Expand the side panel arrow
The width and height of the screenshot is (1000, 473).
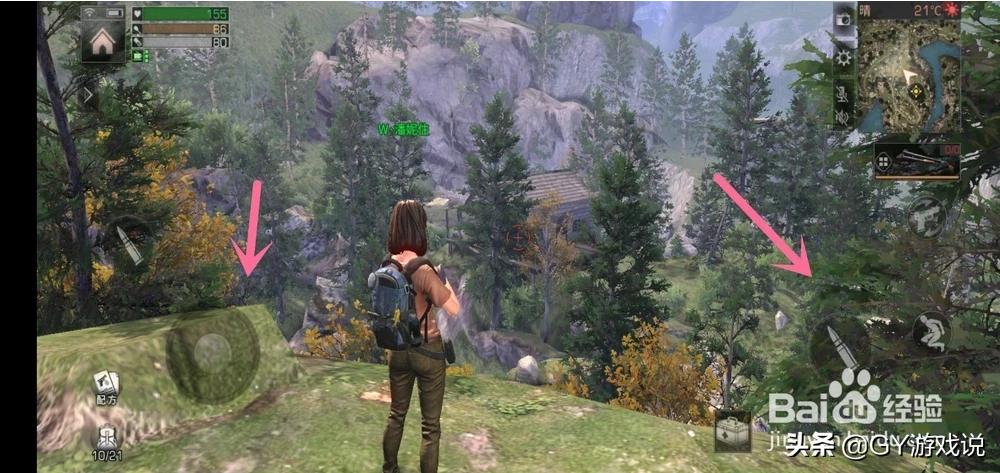click(x=90, y=95)
